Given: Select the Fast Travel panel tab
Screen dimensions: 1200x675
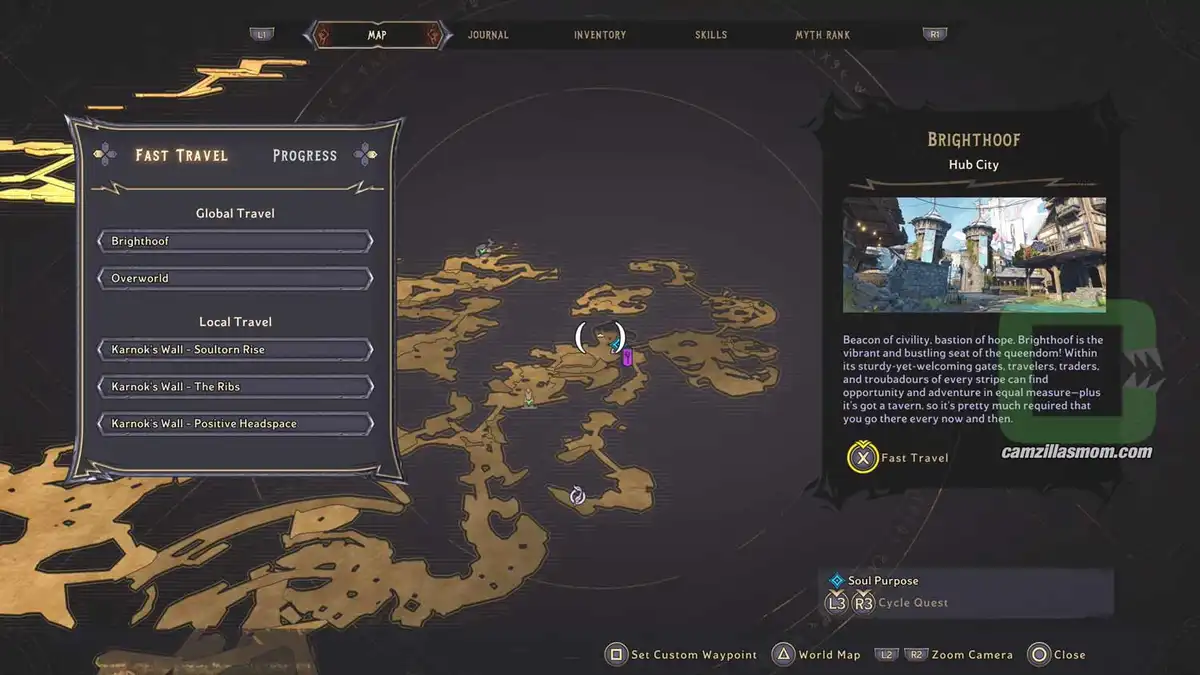Looking at the screenshot, I should (x=182, y=155).
